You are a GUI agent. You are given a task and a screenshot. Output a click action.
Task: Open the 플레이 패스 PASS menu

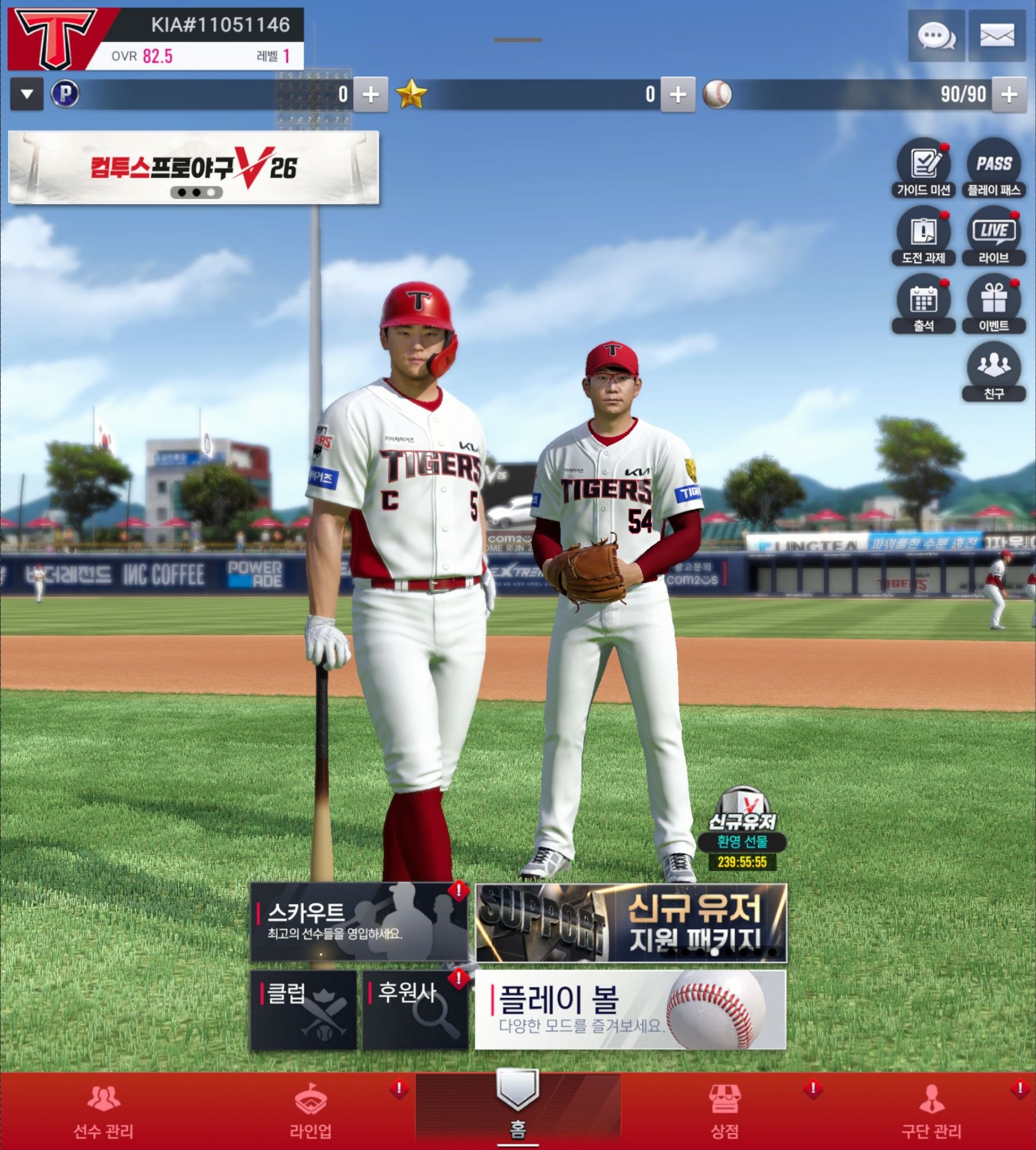994,169
